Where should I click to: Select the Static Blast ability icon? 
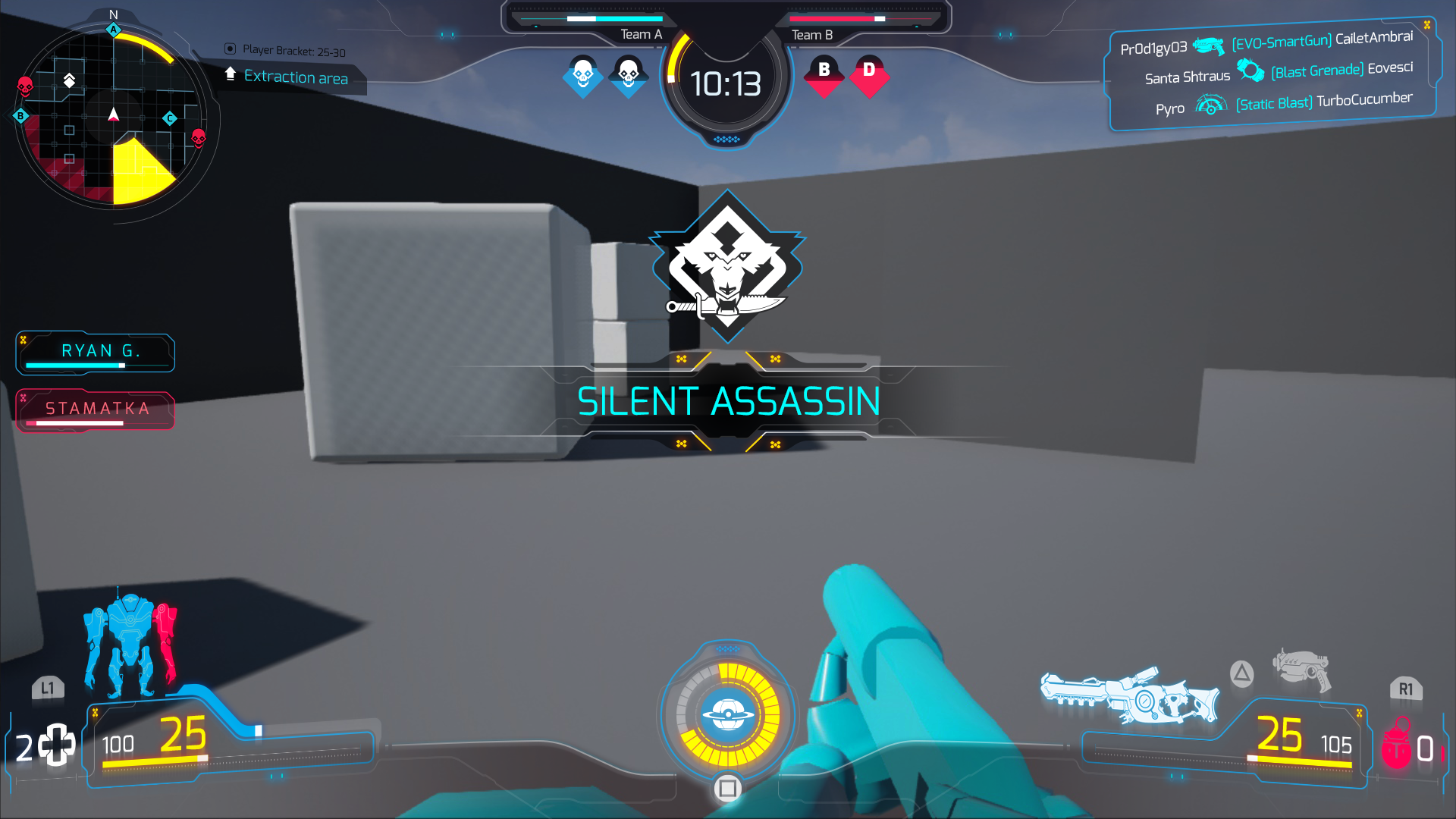point(1211,105)
